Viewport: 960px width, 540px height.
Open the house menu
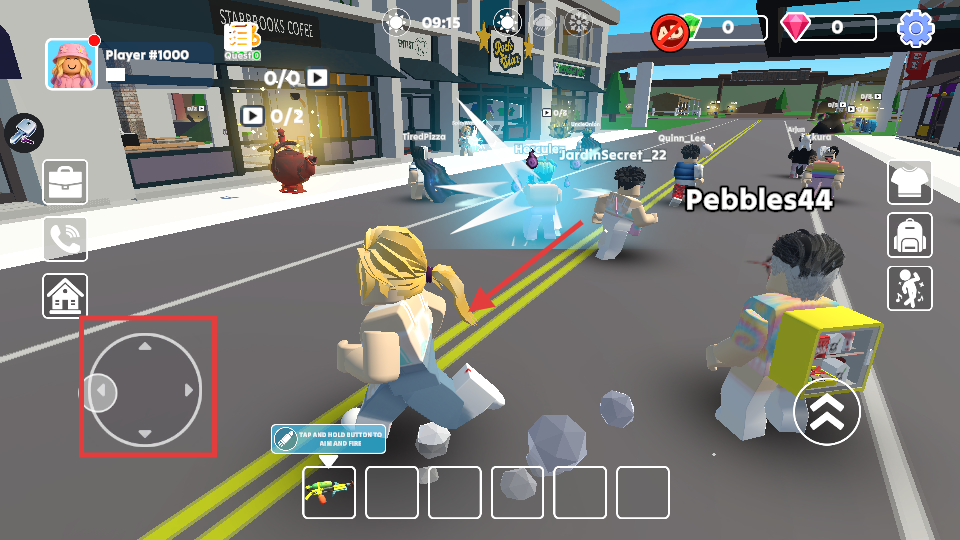pyautogui.click(x=65, y=296)
